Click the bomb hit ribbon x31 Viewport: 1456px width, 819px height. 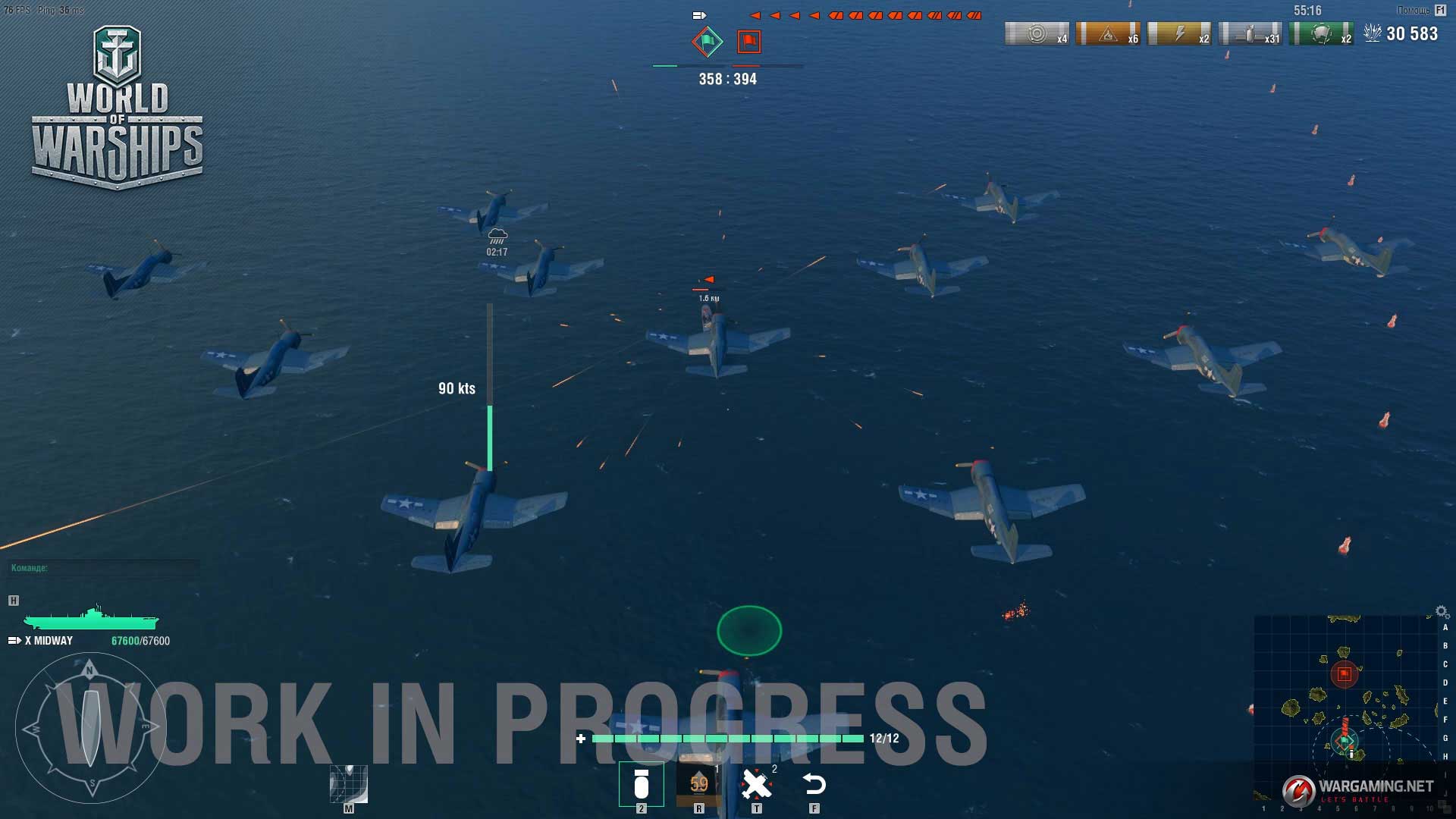point(1250,34)
